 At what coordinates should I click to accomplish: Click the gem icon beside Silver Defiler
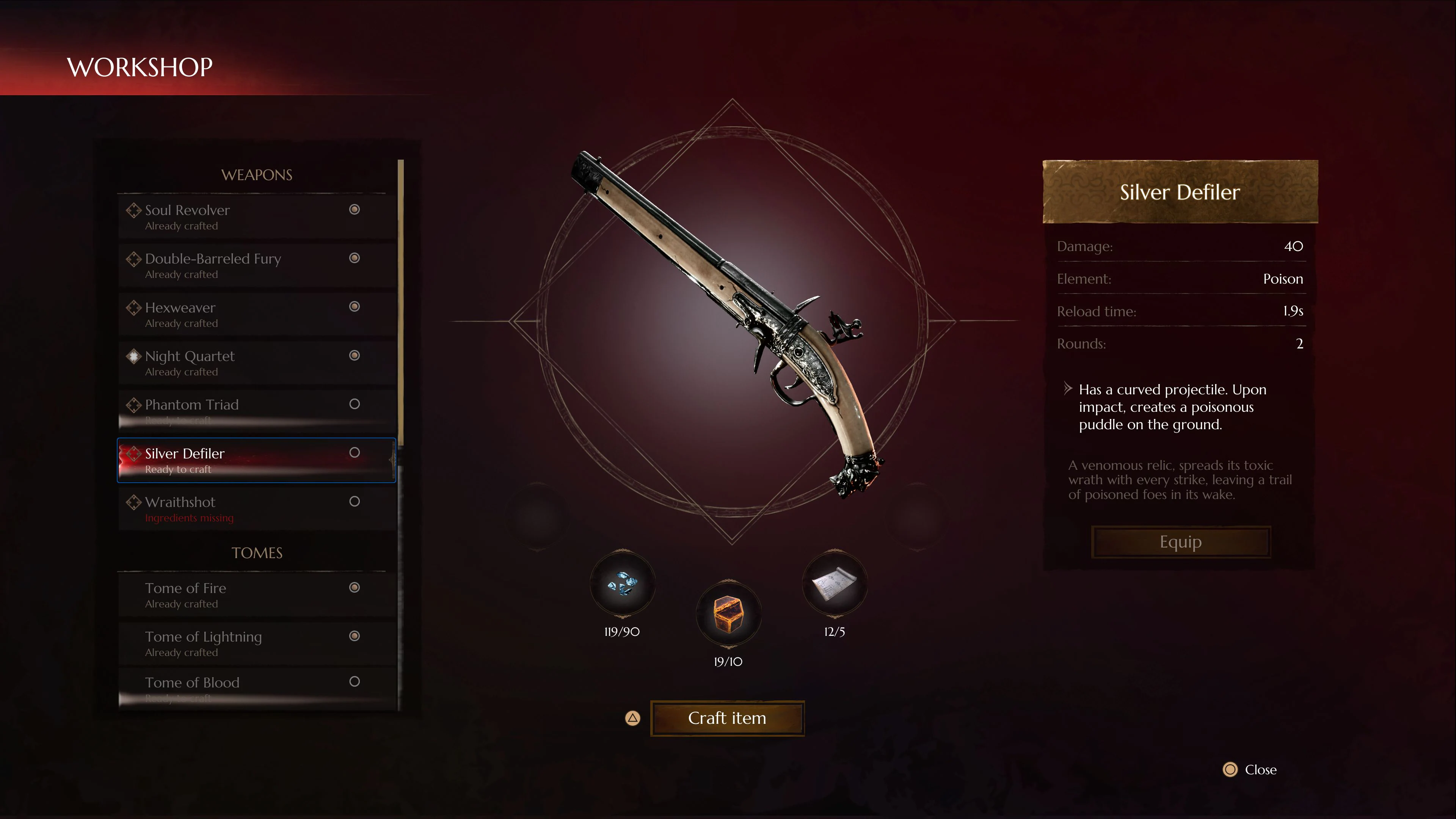[135, 453]
